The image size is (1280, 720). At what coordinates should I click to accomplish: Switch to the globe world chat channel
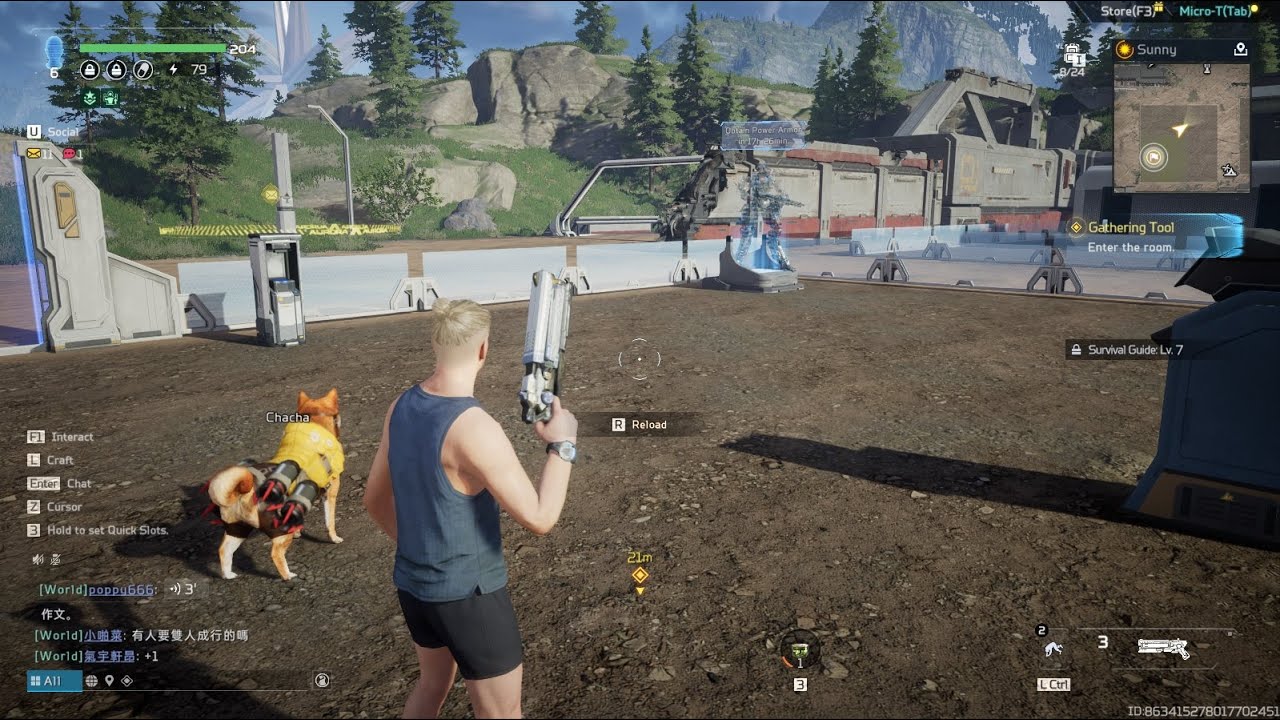point(91,680)
